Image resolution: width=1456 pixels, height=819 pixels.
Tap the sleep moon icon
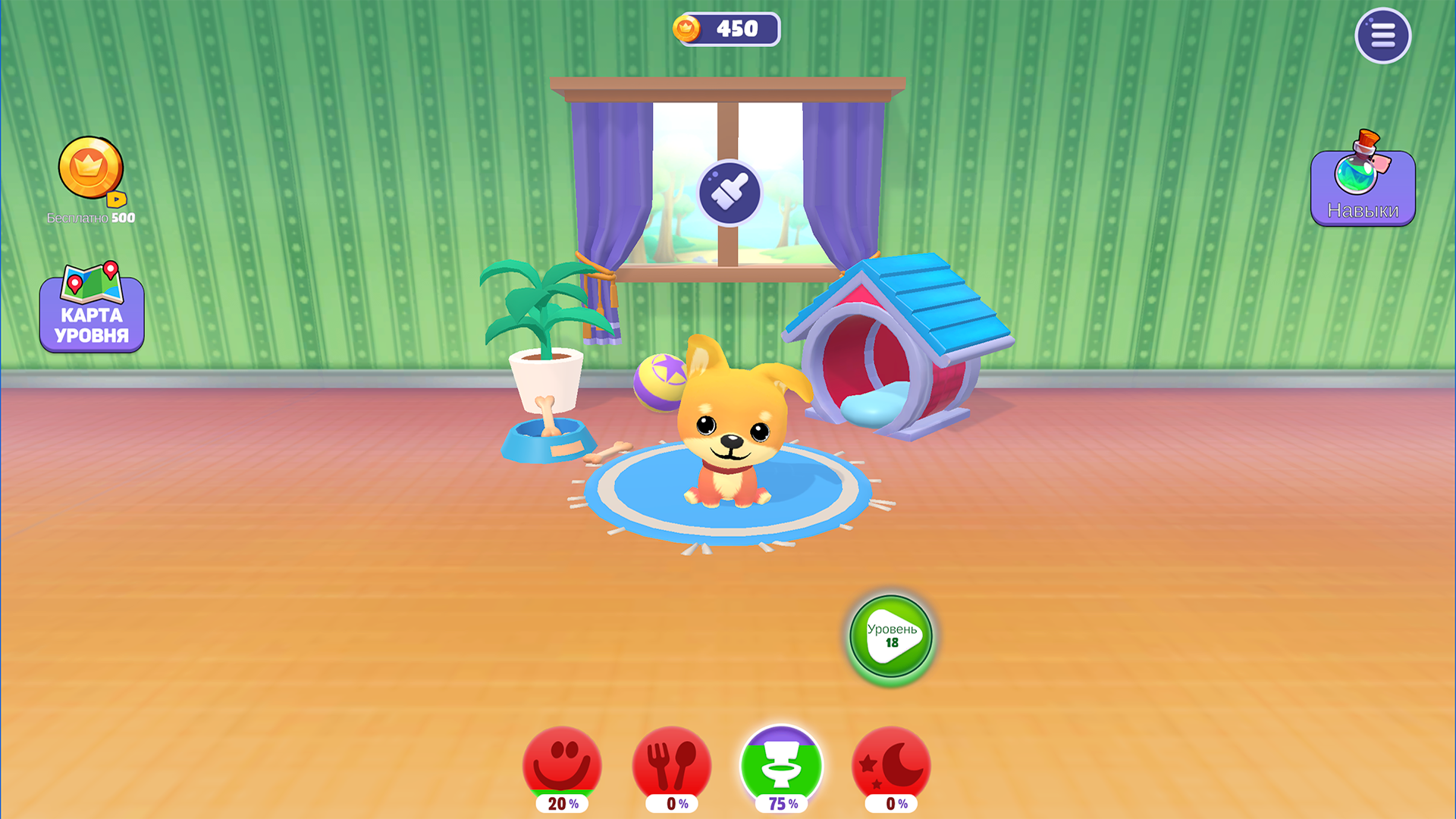892,764
